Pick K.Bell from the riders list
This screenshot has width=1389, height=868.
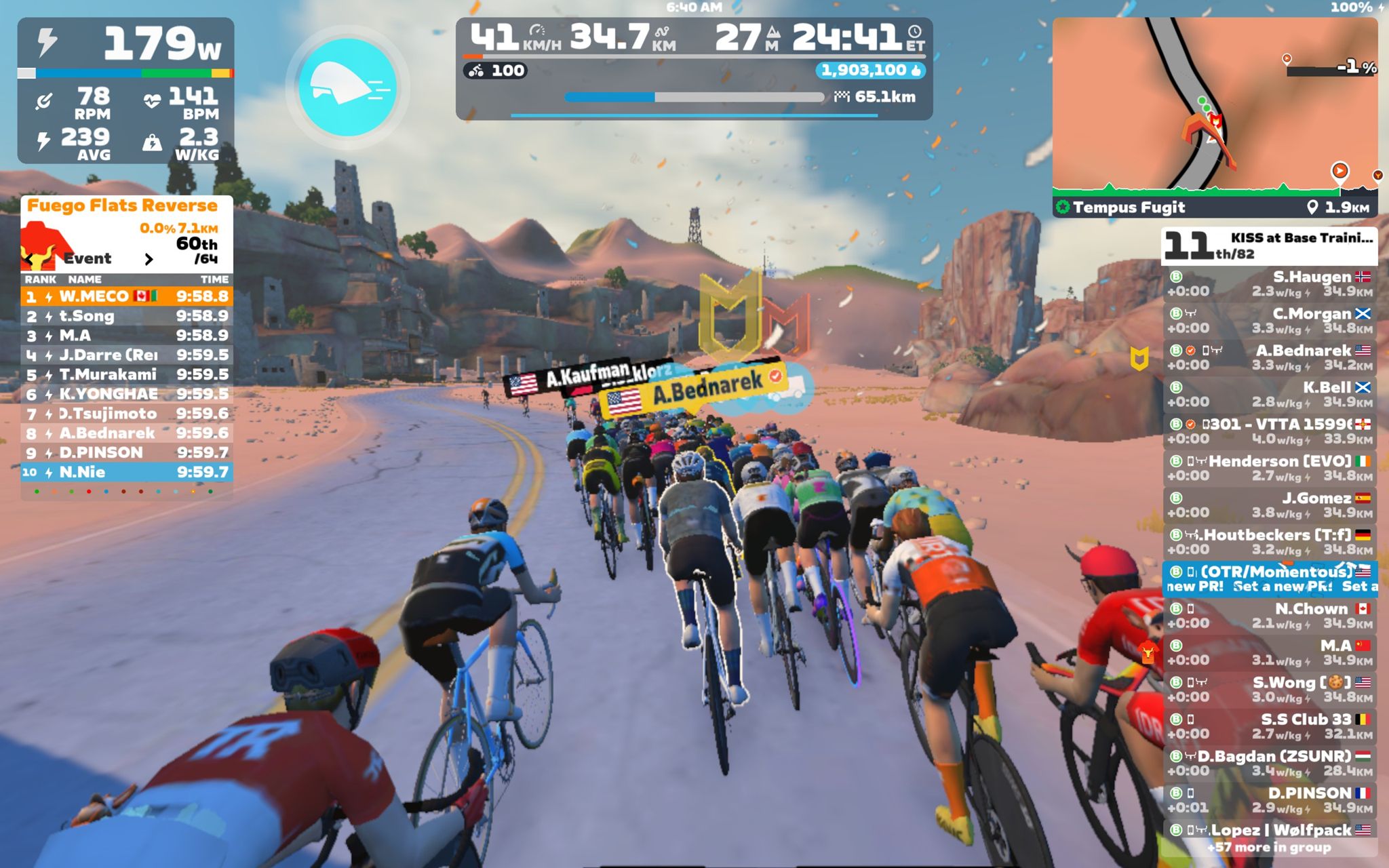1270,395
